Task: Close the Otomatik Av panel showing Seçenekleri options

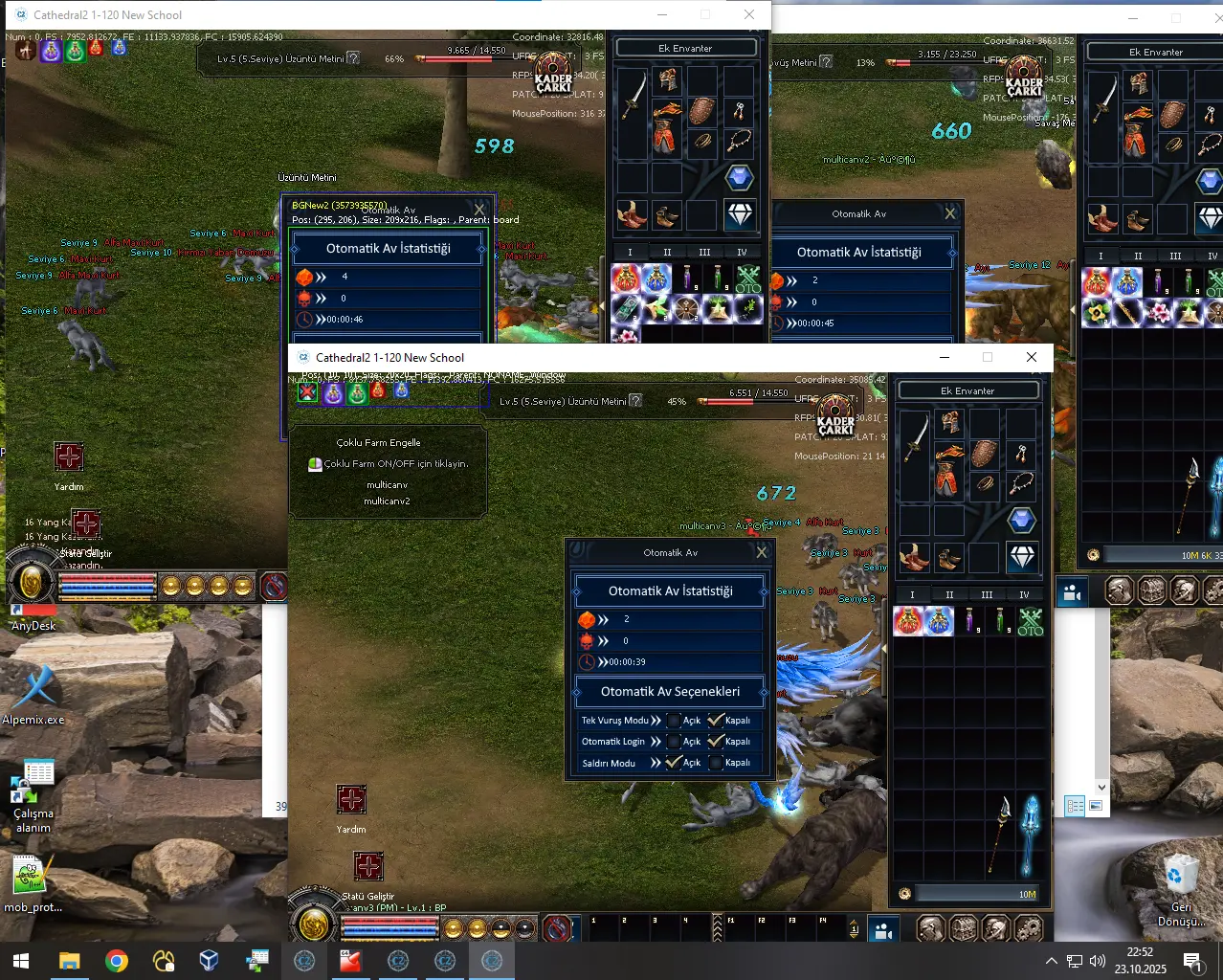Action: [x=762, y=552]
